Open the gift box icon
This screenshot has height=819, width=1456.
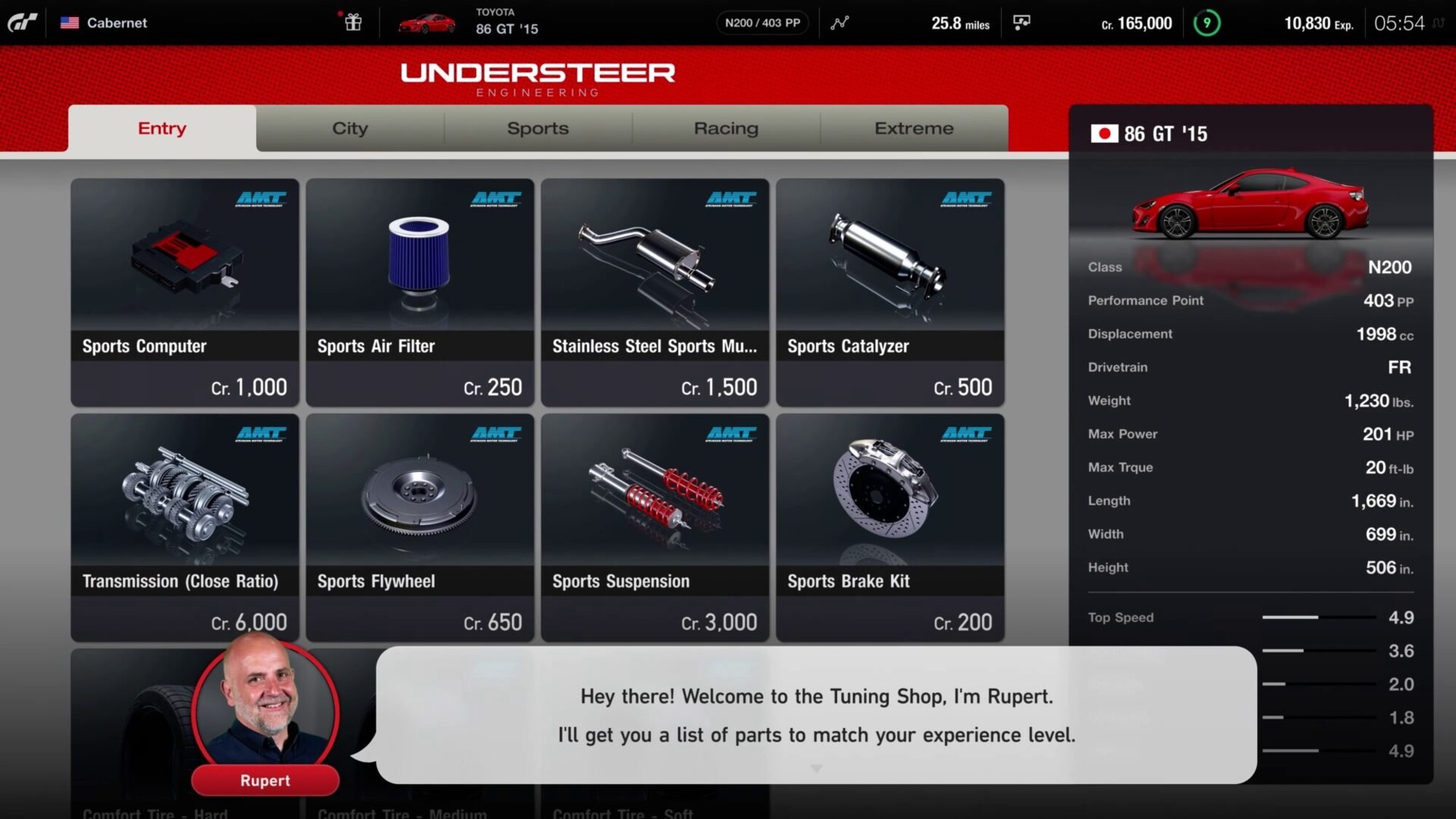point(353,22)
